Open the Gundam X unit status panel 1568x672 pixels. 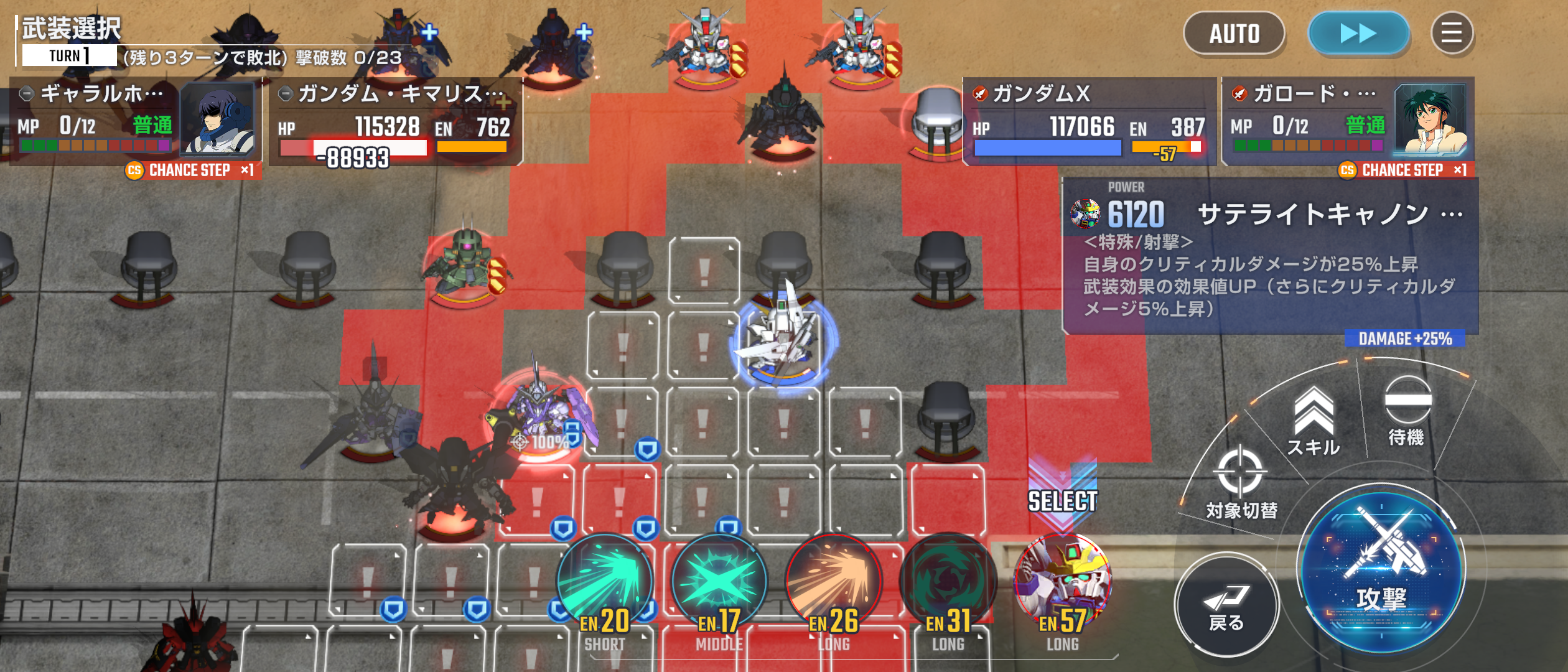(1089, 121)
